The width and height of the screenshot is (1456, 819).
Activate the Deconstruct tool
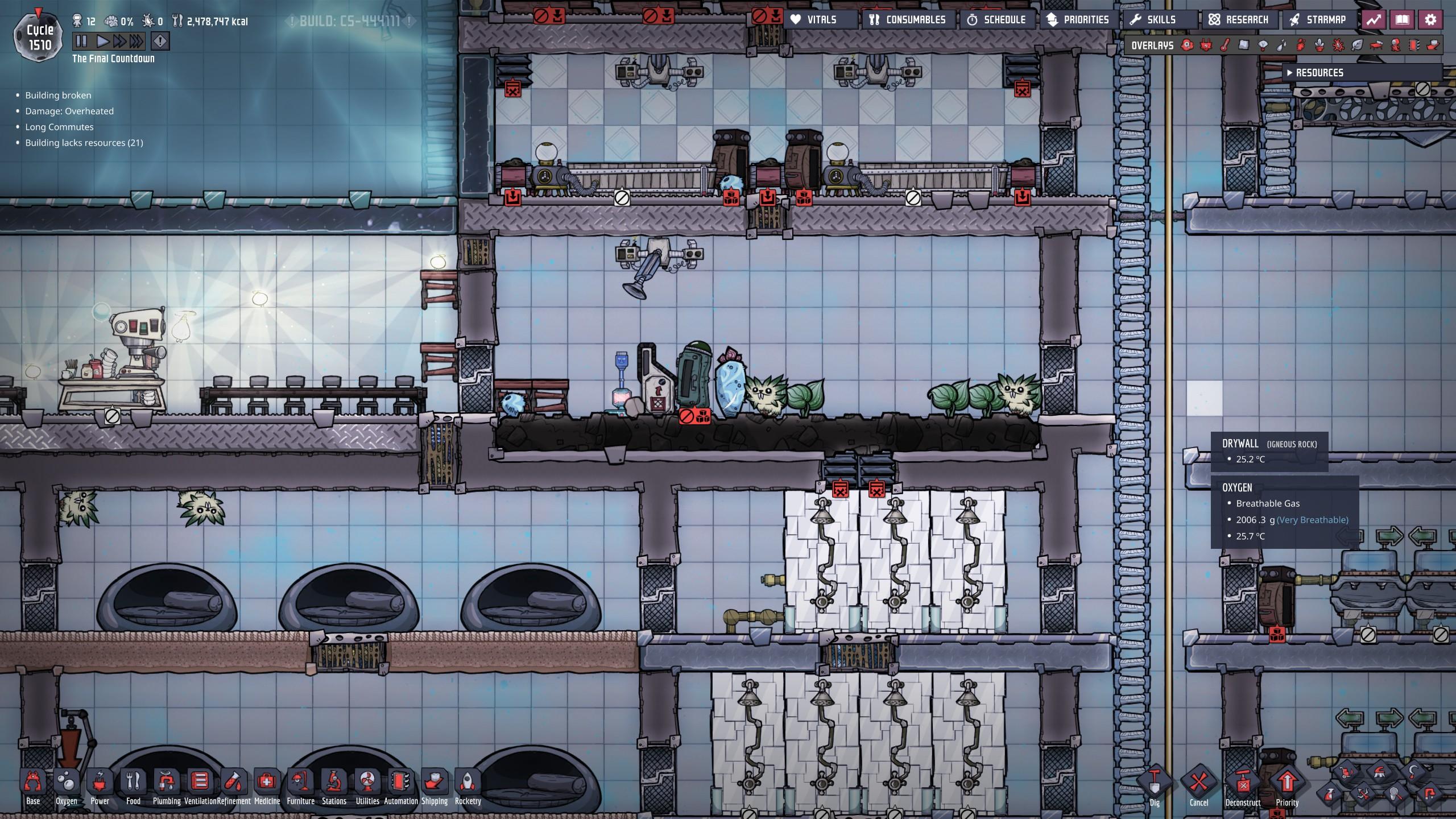(x=1243, y=780)
